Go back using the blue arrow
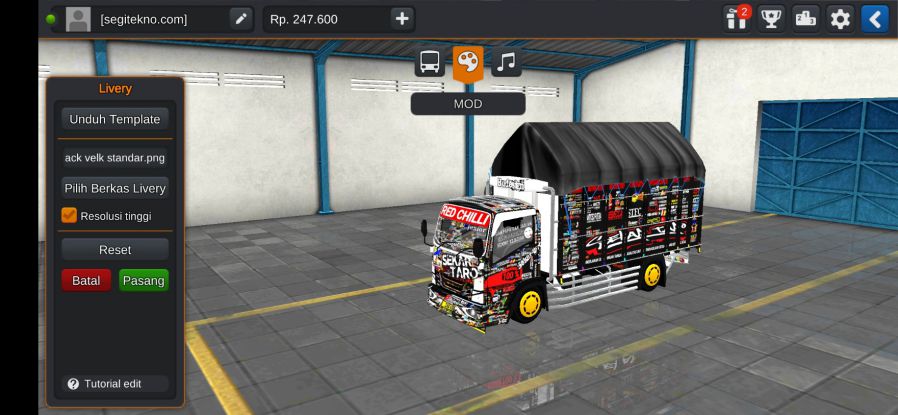898x415 pixels. pos(875,18)
